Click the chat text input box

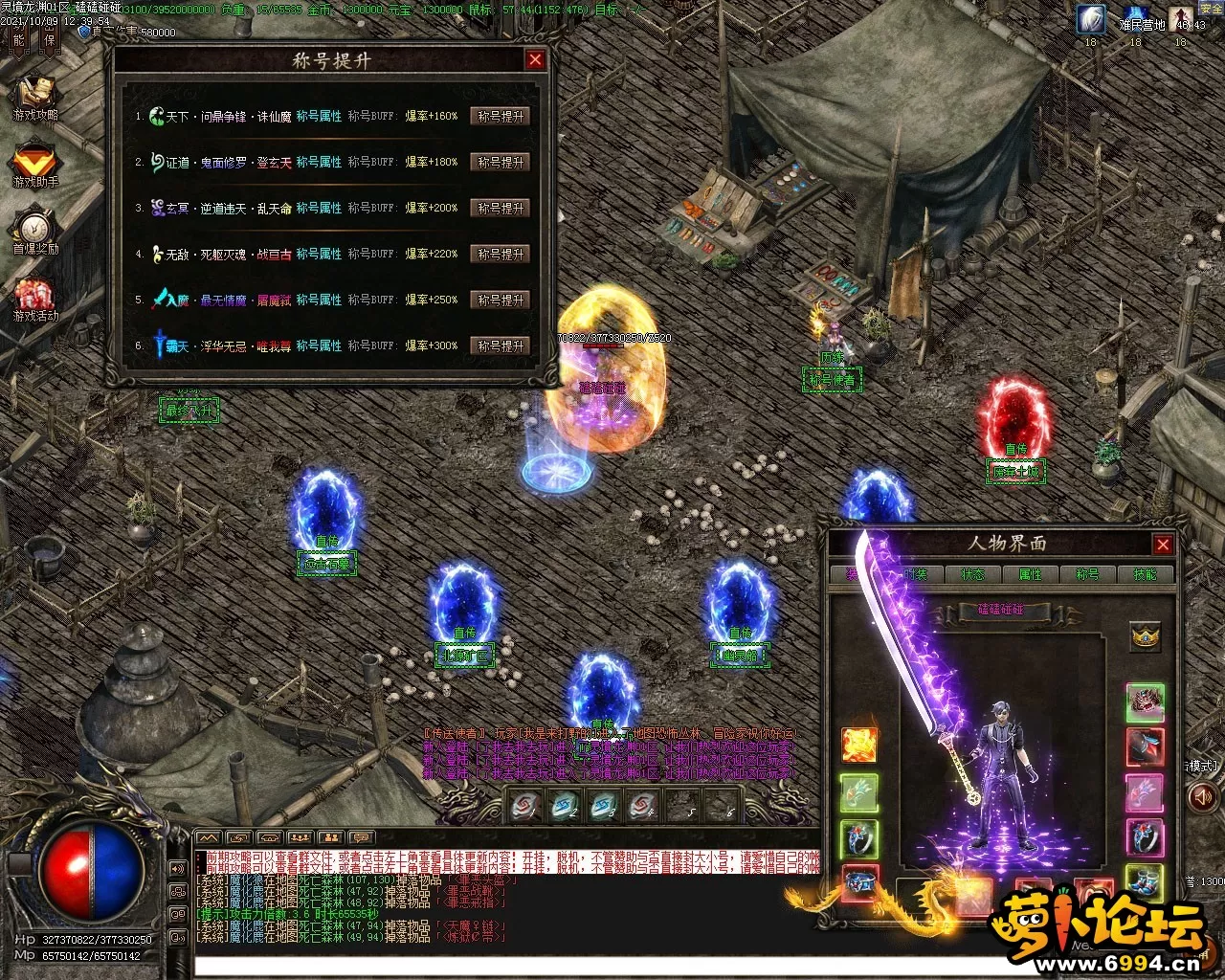(507, 964)
